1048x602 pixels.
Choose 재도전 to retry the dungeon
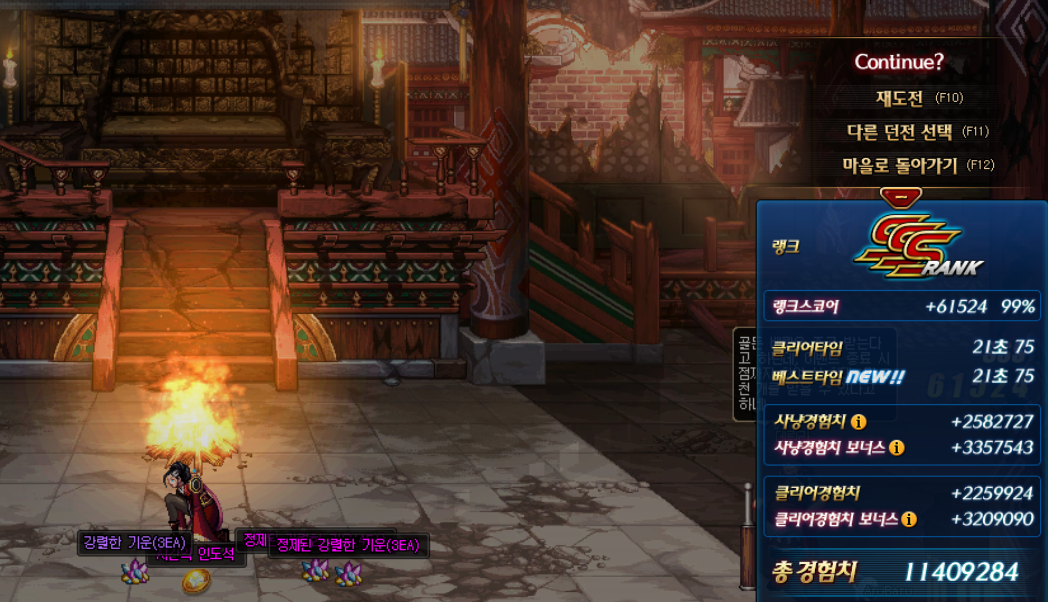pyautogui.click(x=904, y=98)
